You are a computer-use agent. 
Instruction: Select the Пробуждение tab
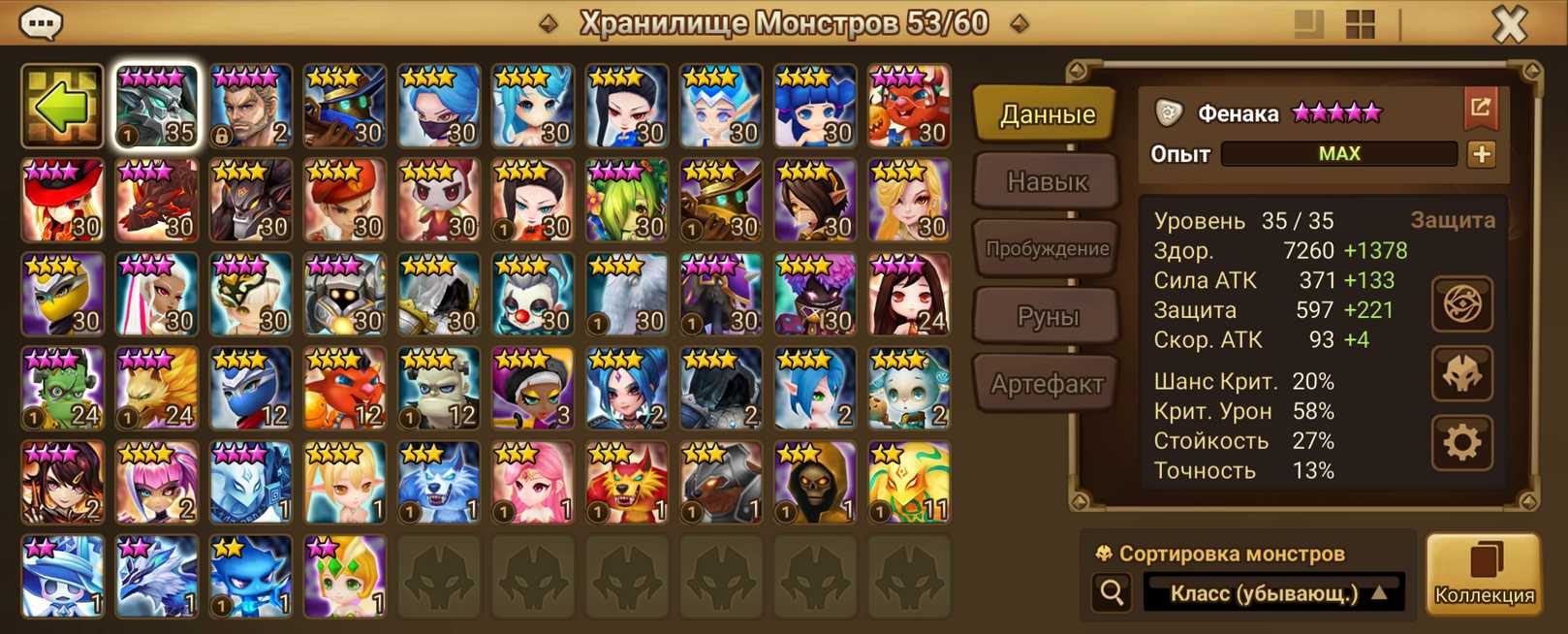coord(1047,249)
